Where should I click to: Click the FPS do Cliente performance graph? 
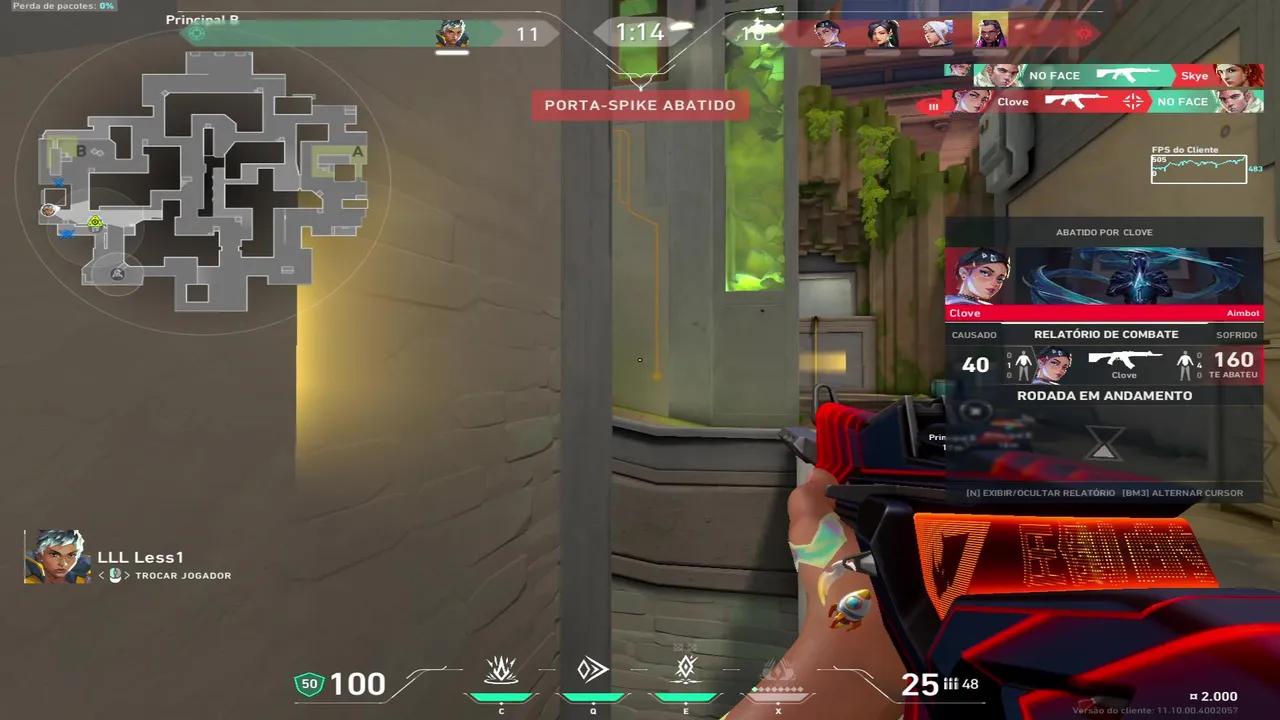pyautogui.click(x=1198, y=168)
